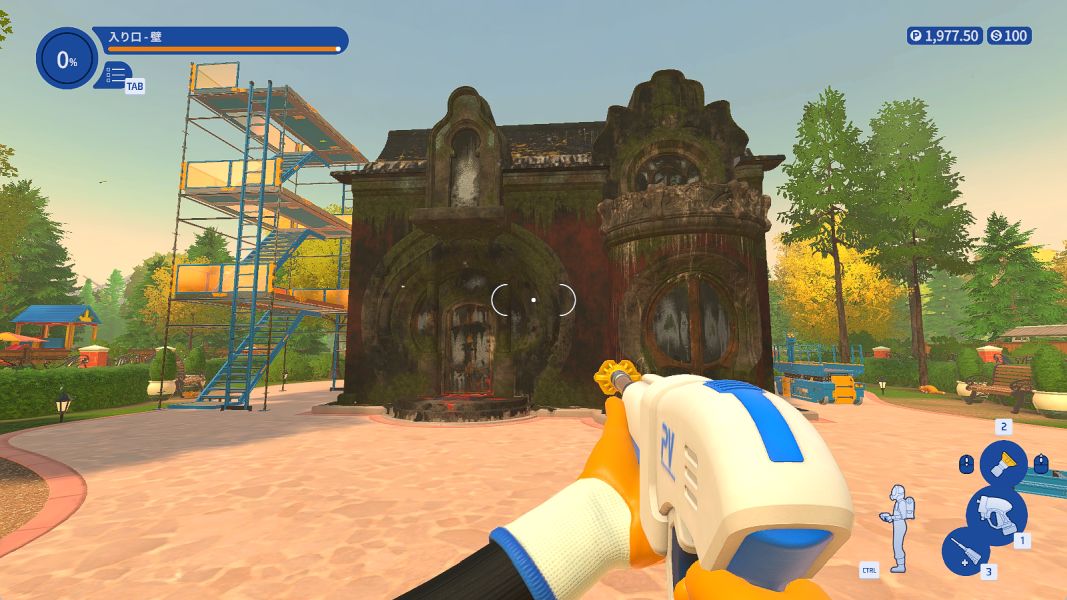Image resolution: width=1067 pixels, height=600 pixels.
Task: Choose the power washer gun icon
Action: click(996, 514)
